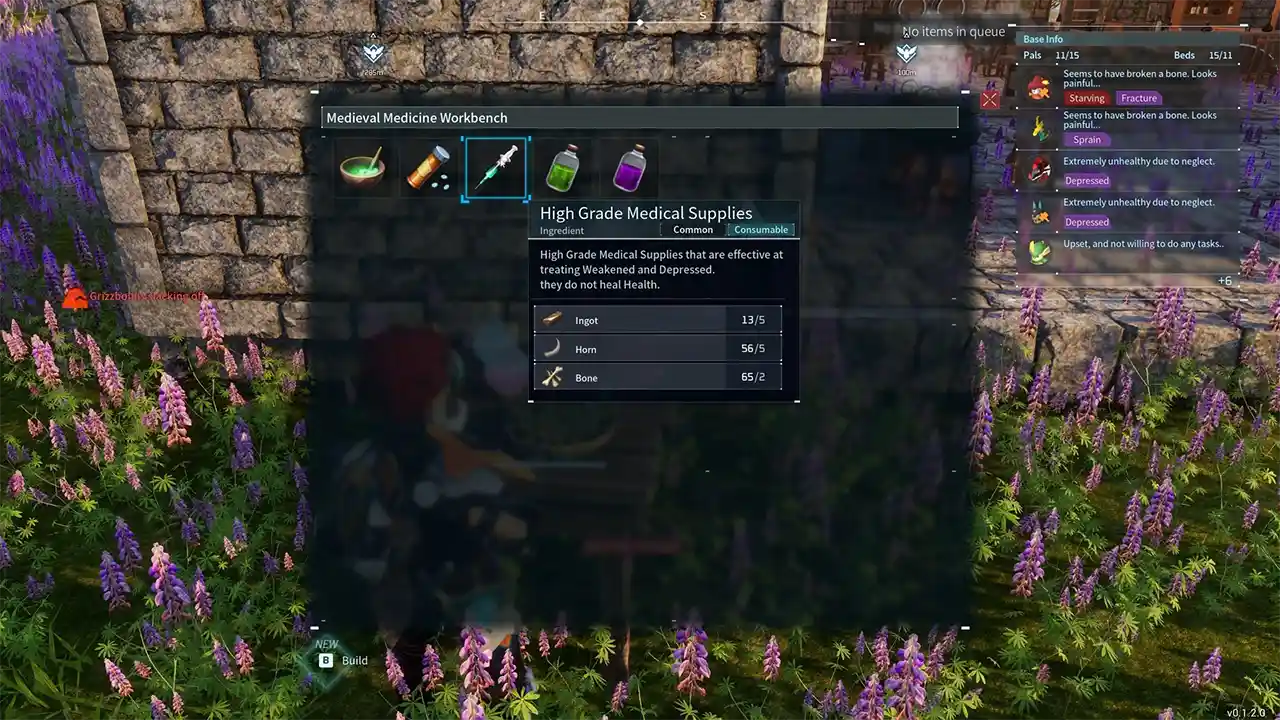The height and width of the screenshot is (720, 1280).
Task: Choose the orange pill bottle recipe
Action: coord(428,168)
